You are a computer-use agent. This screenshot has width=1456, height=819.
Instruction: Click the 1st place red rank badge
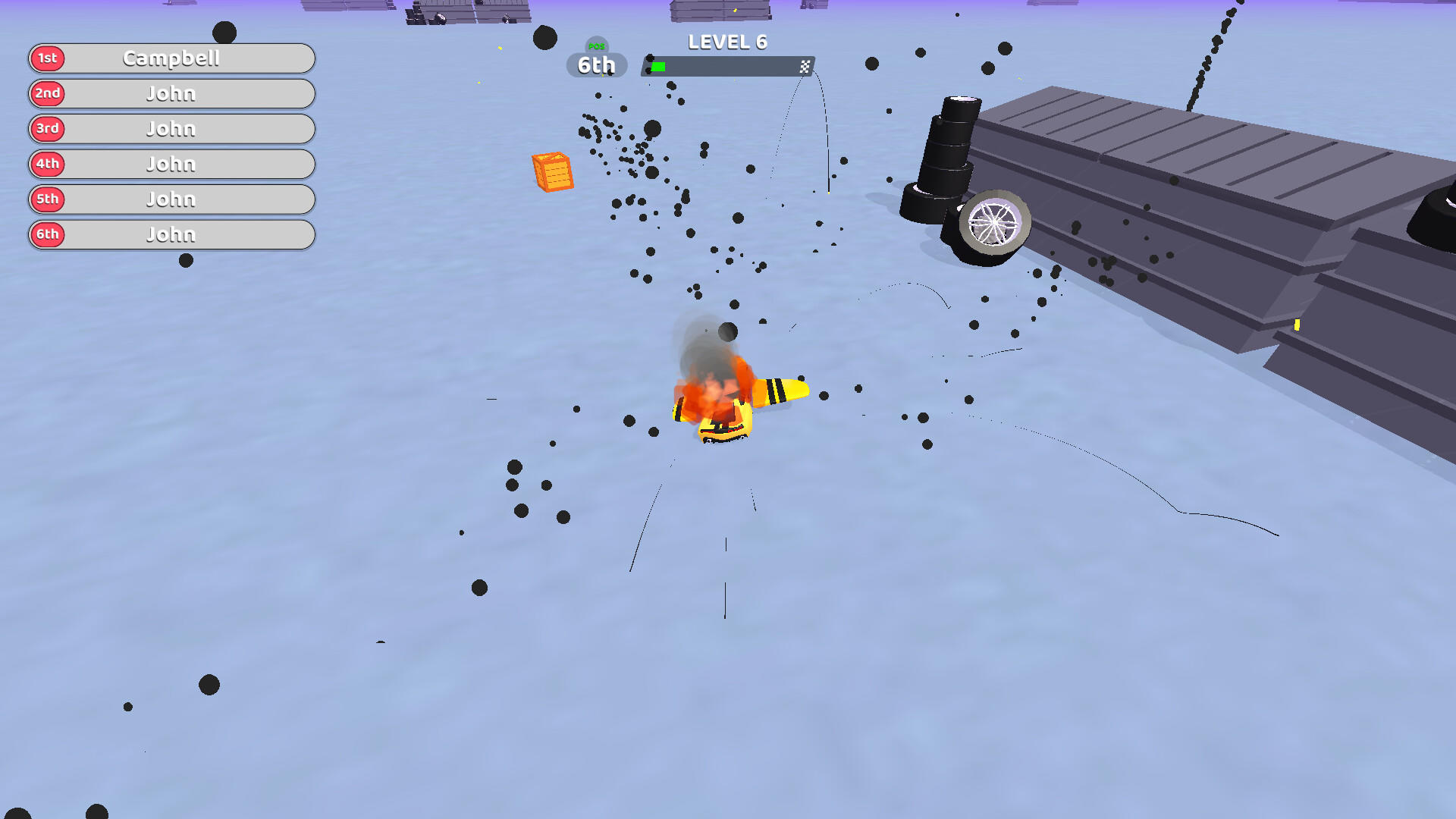(x=47, y=58)
